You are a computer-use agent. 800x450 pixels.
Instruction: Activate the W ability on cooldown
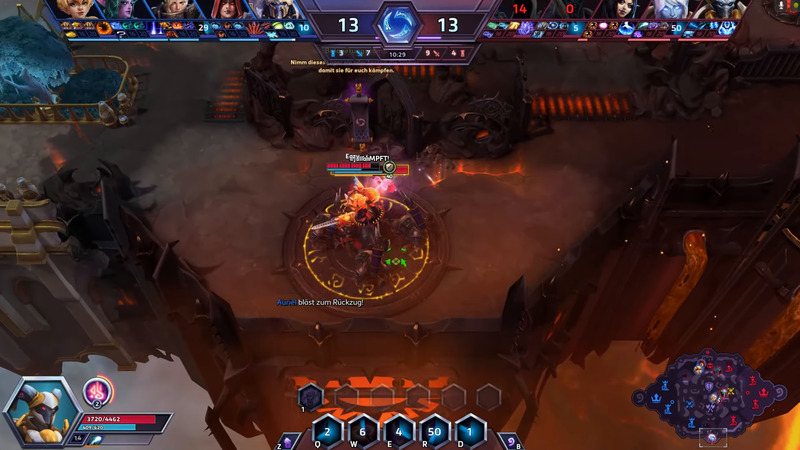(x=363, y=432)
